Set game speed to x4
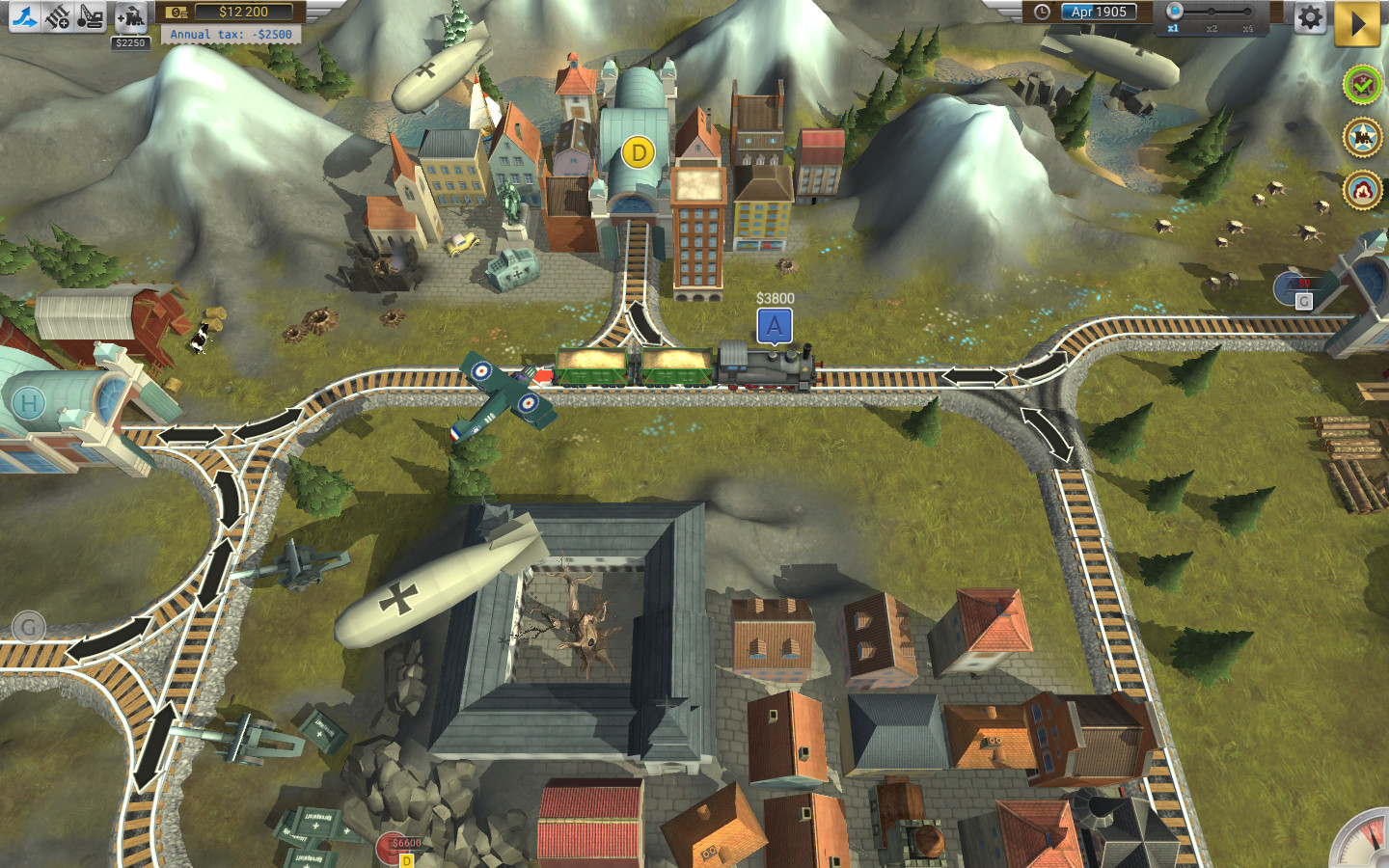The image size is (1389, 868). 1248,12
